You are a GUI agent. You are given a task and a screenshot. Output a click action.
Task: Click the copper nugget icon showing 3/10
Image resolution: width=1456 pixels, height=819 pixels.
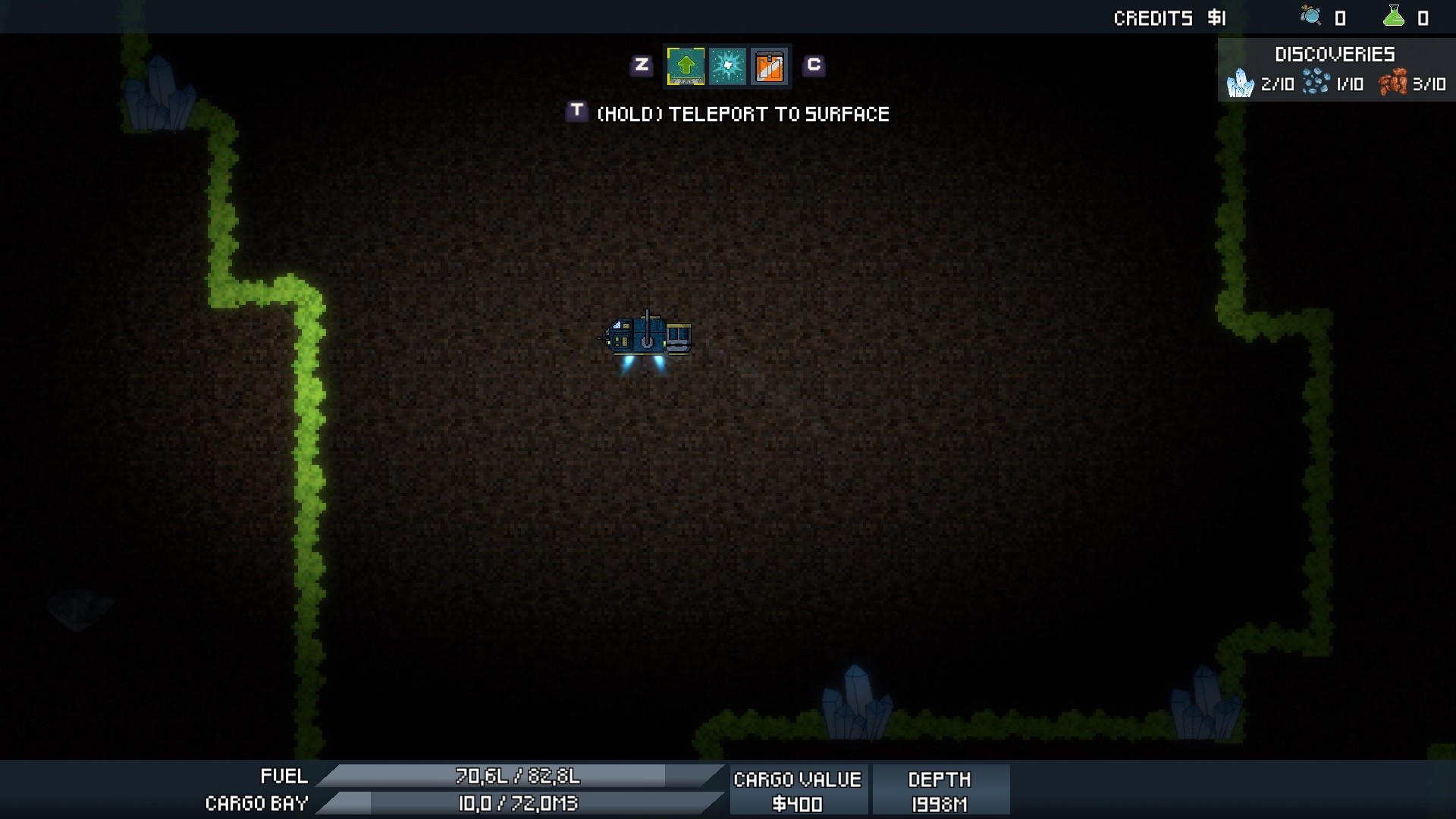[x=1394, y=83]
